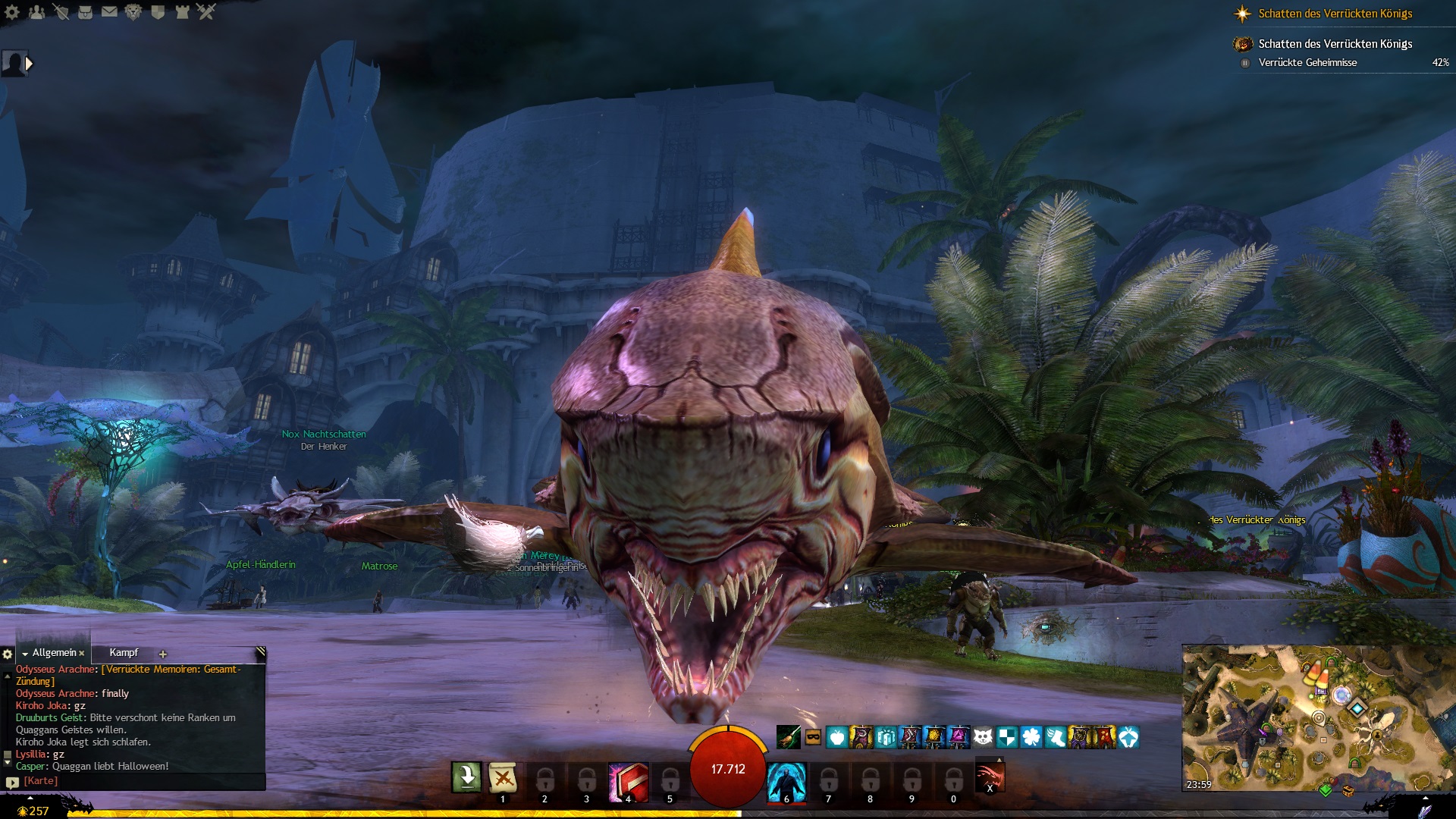The image size is (1456, 819).
Task: Click the green downward arrow dismount button
Action: click(466, 777)
